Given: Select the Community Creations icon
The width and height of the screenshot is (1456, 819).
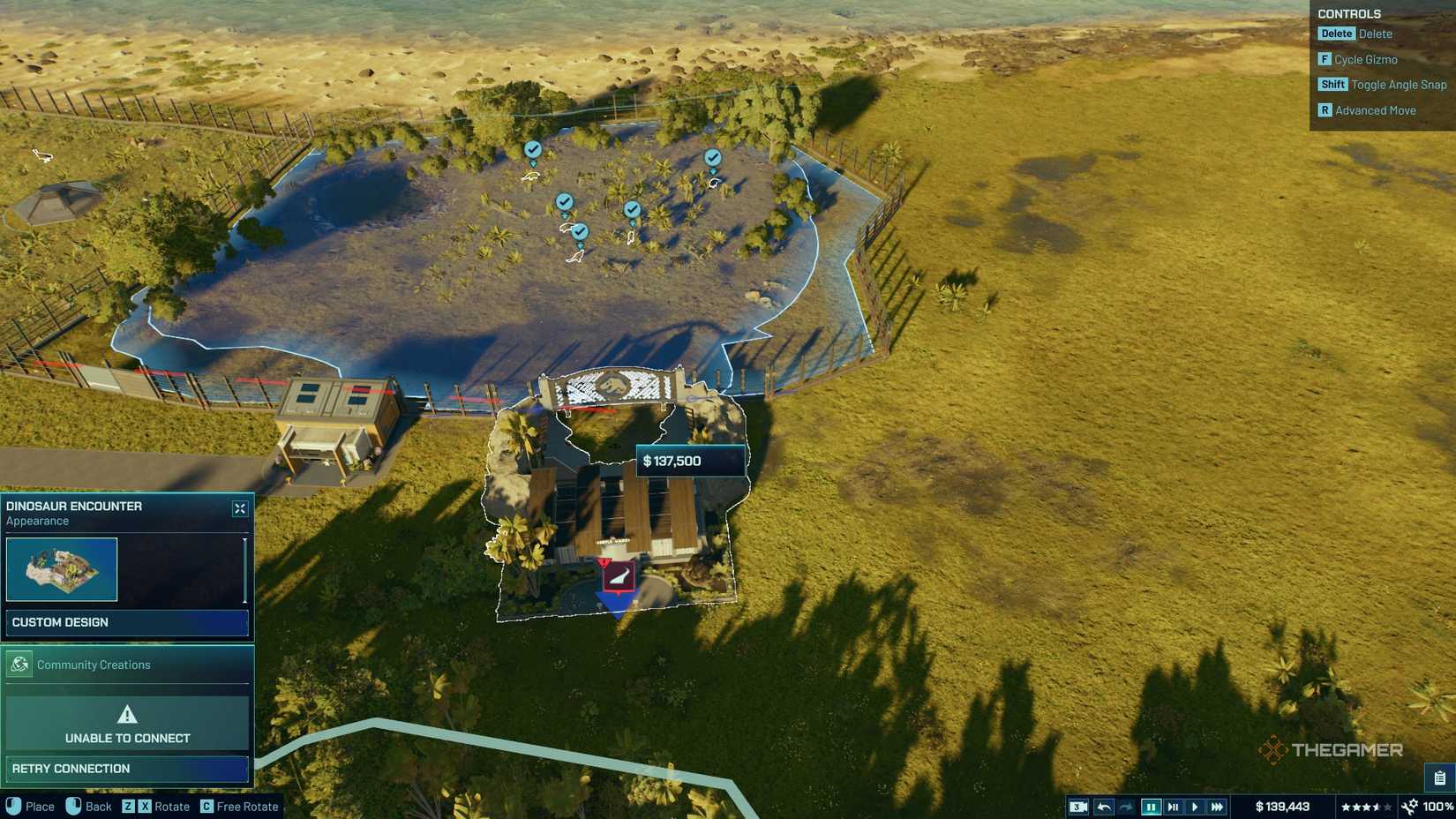Looking at the screenshot, I should pyautogui.click(x=19, y=665).
